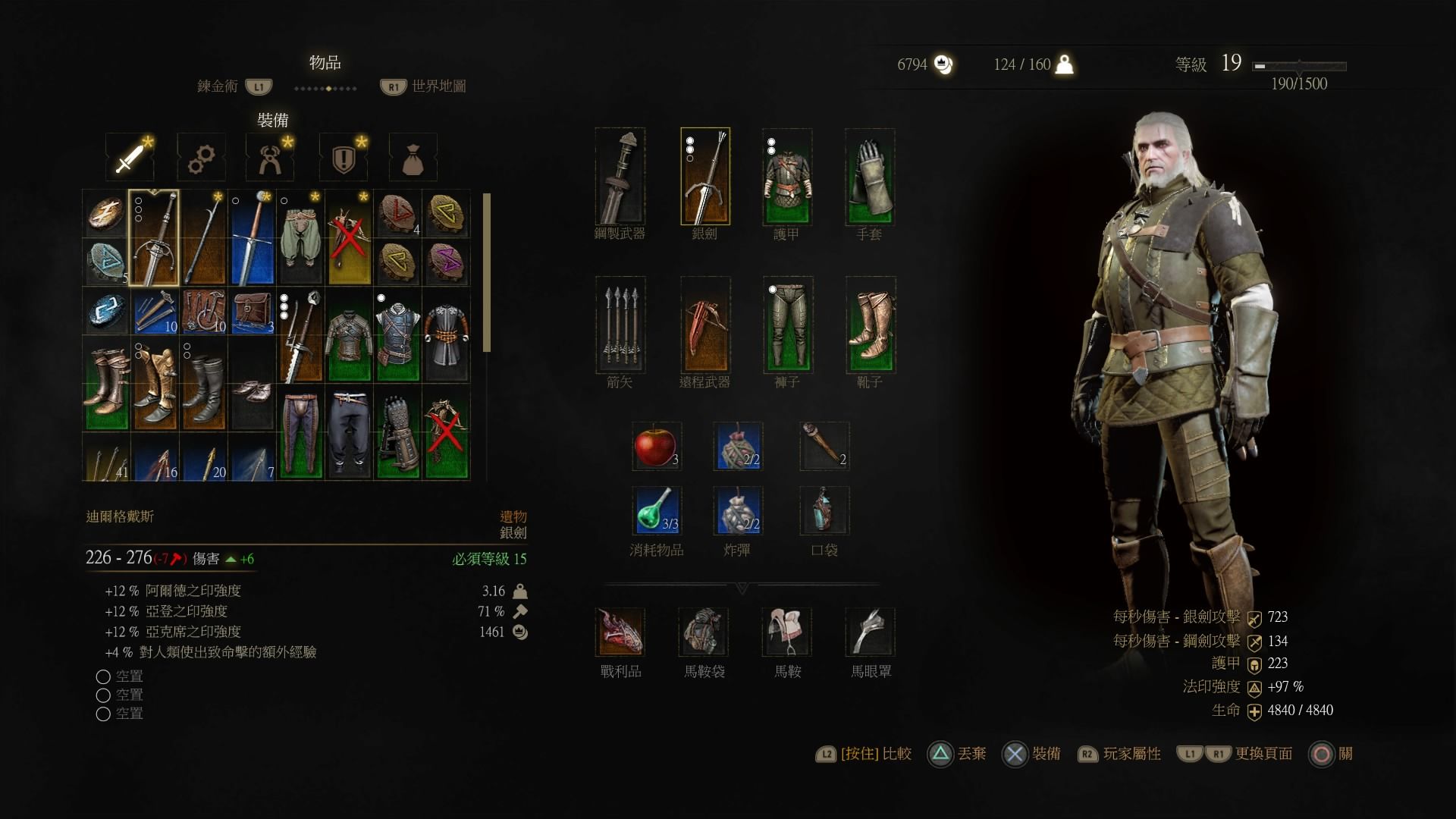This screenshot has height=819, width=1456.
Task: Select the horse saddlebags slot
Action: pyautogui.click(x=704, y=632)
